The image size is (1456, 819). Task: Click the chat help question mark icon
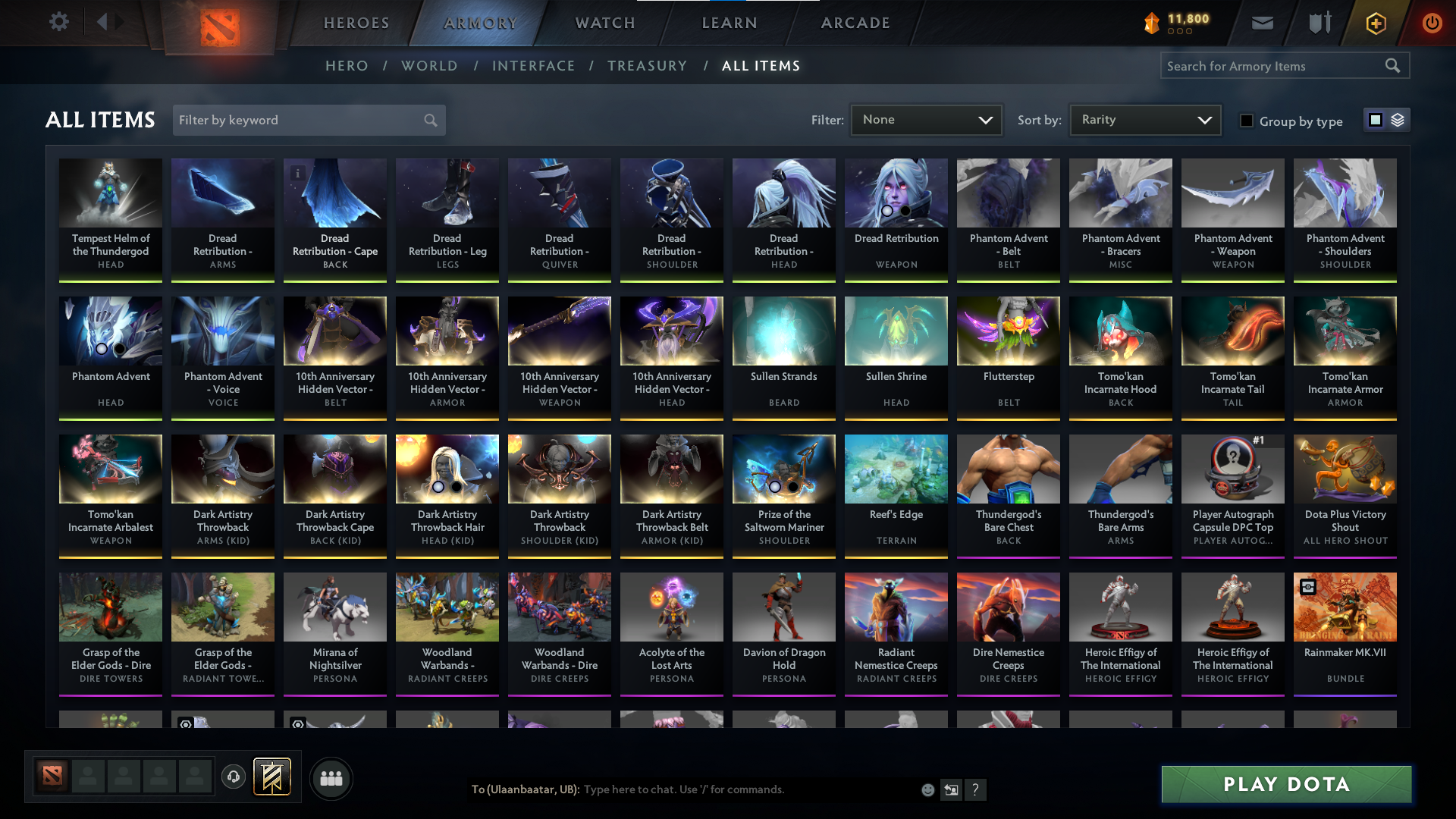tap(976, 790)
